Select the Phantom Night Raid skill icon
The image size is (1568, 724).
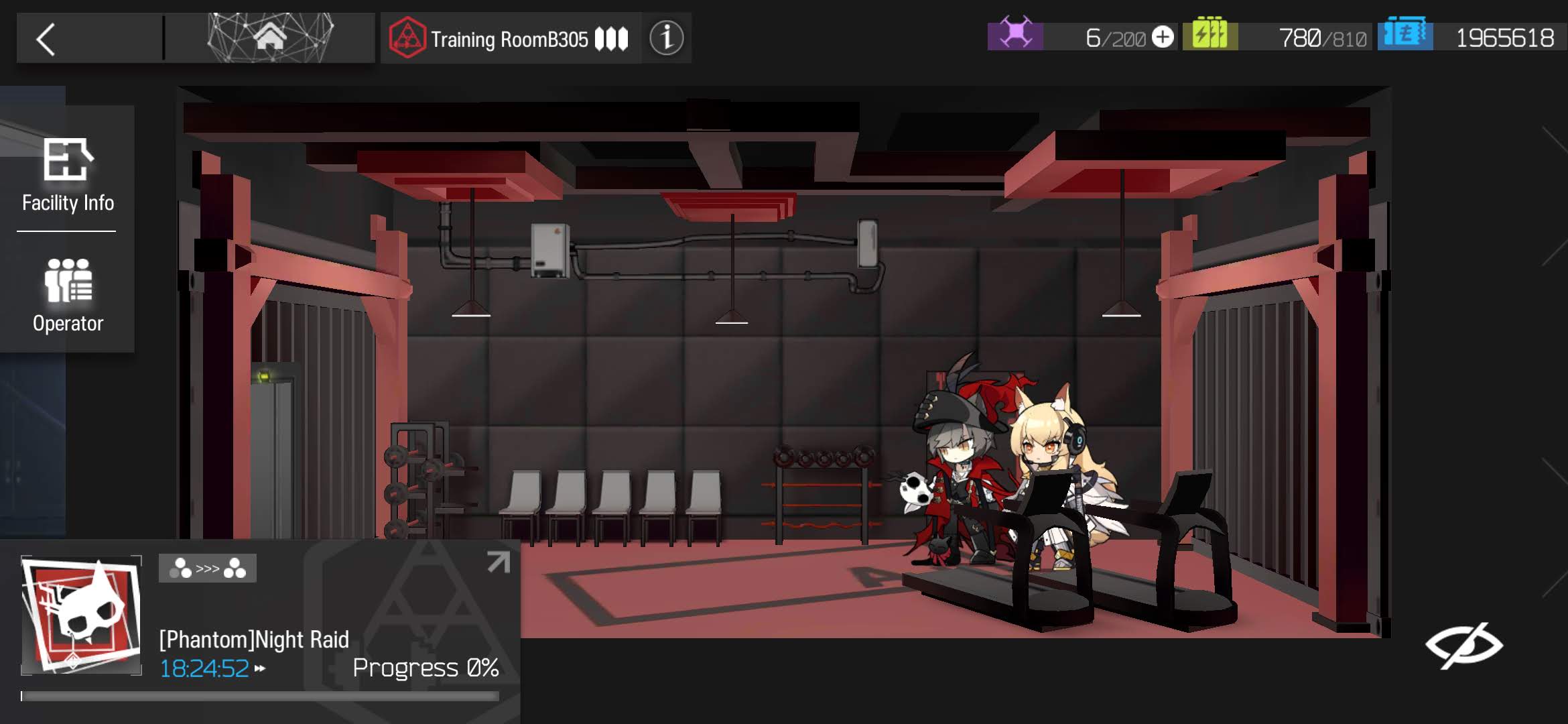click(81, 615)
